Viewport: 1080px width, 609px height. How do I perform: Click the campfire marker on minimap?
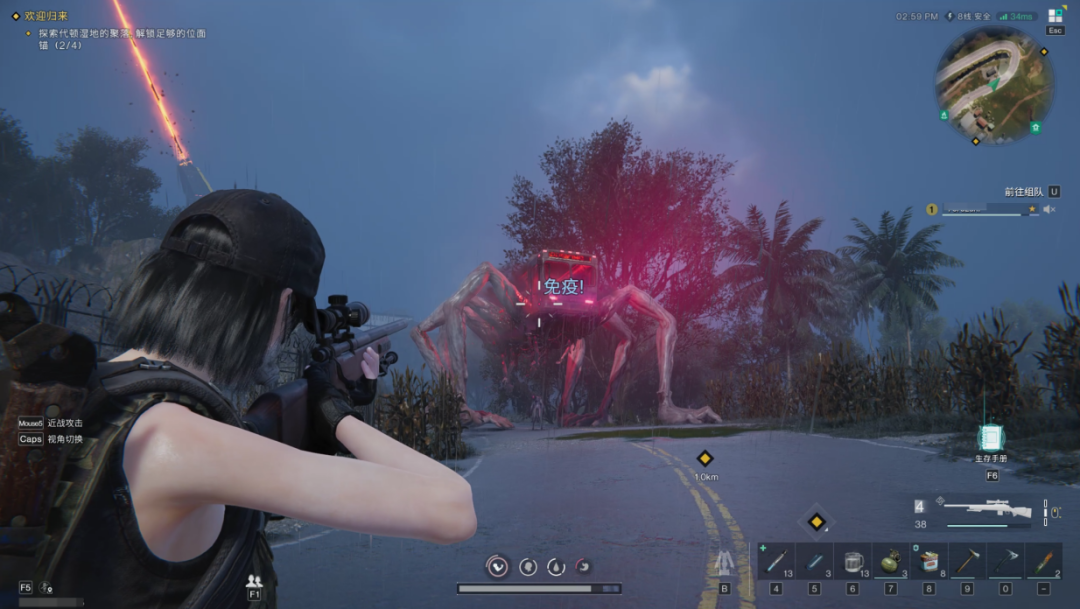tap(944, 115)
